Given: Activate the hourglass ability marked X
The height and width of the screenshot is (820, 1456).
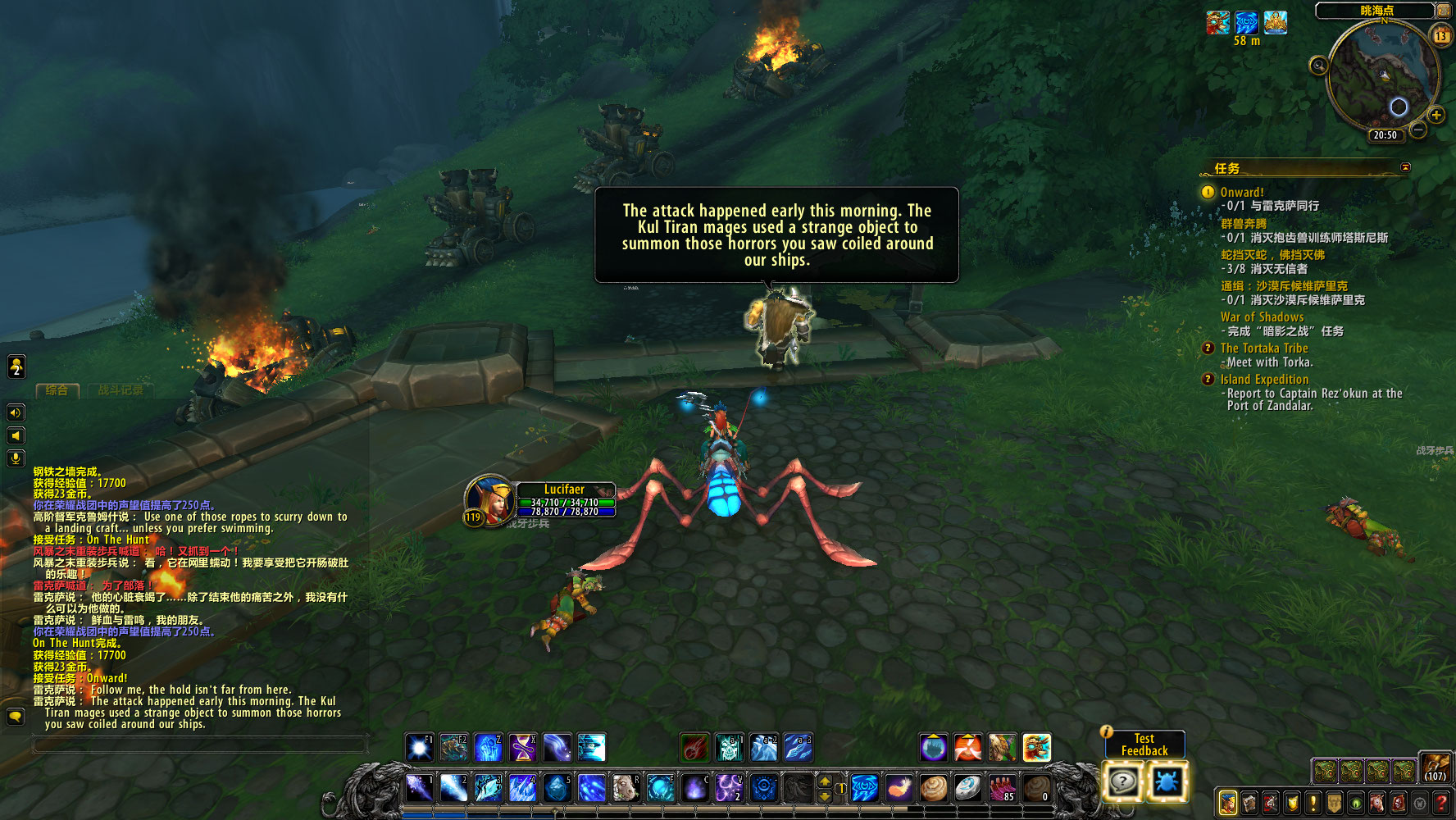Looking at the screenshot, I should point(522,747).
